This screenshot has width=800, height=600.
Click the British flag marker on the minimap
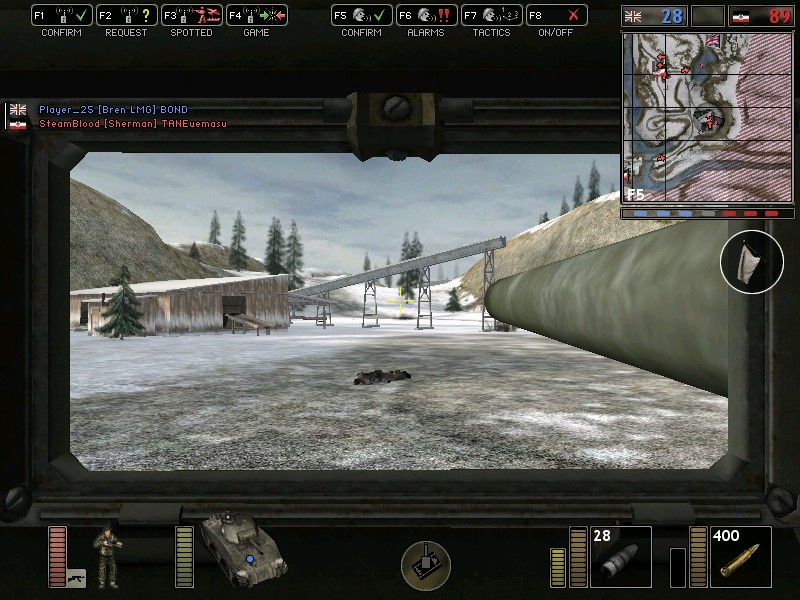point(714,42)
